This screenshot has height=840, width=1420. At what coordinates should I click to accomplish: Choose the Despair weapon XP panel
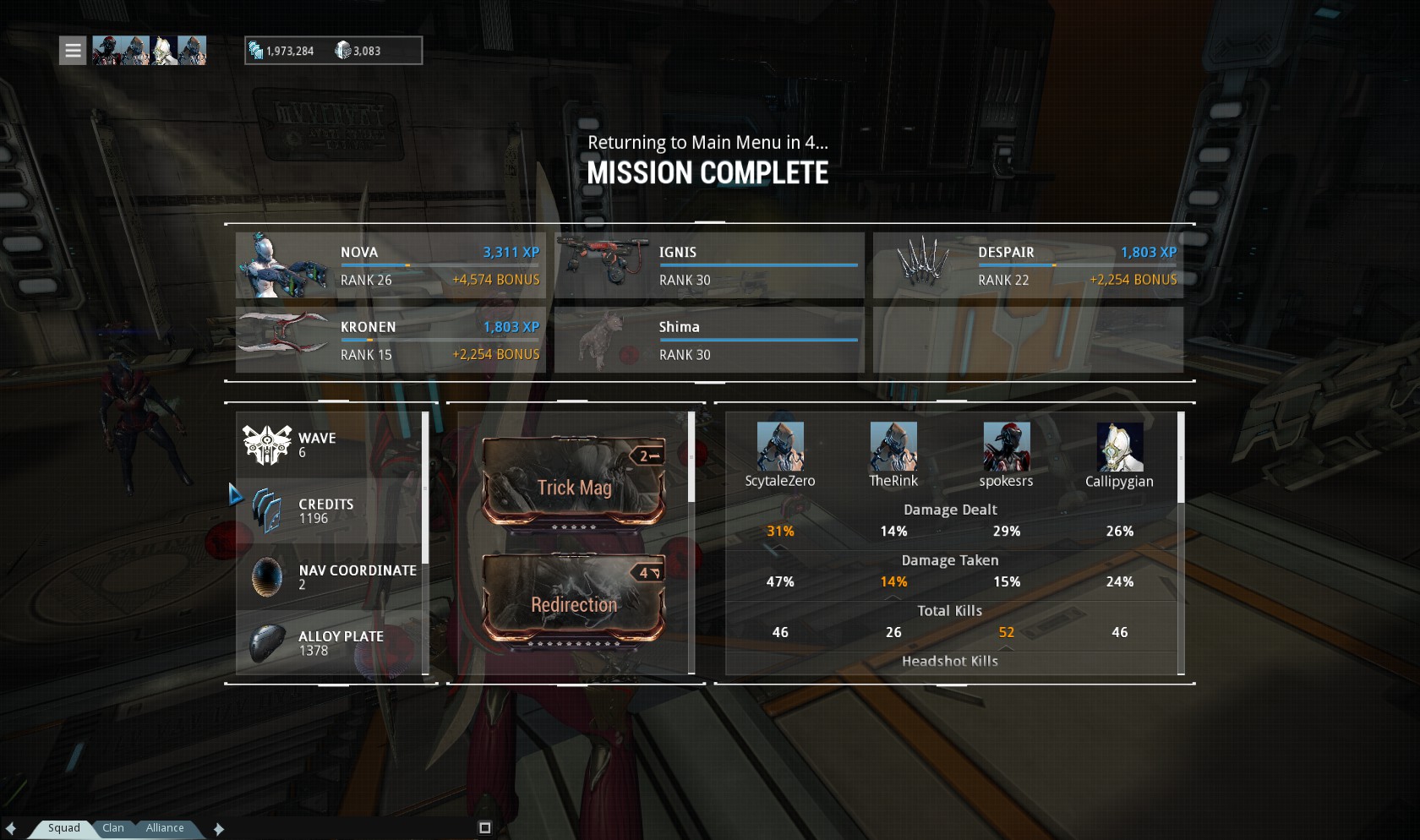(1028, 265)
